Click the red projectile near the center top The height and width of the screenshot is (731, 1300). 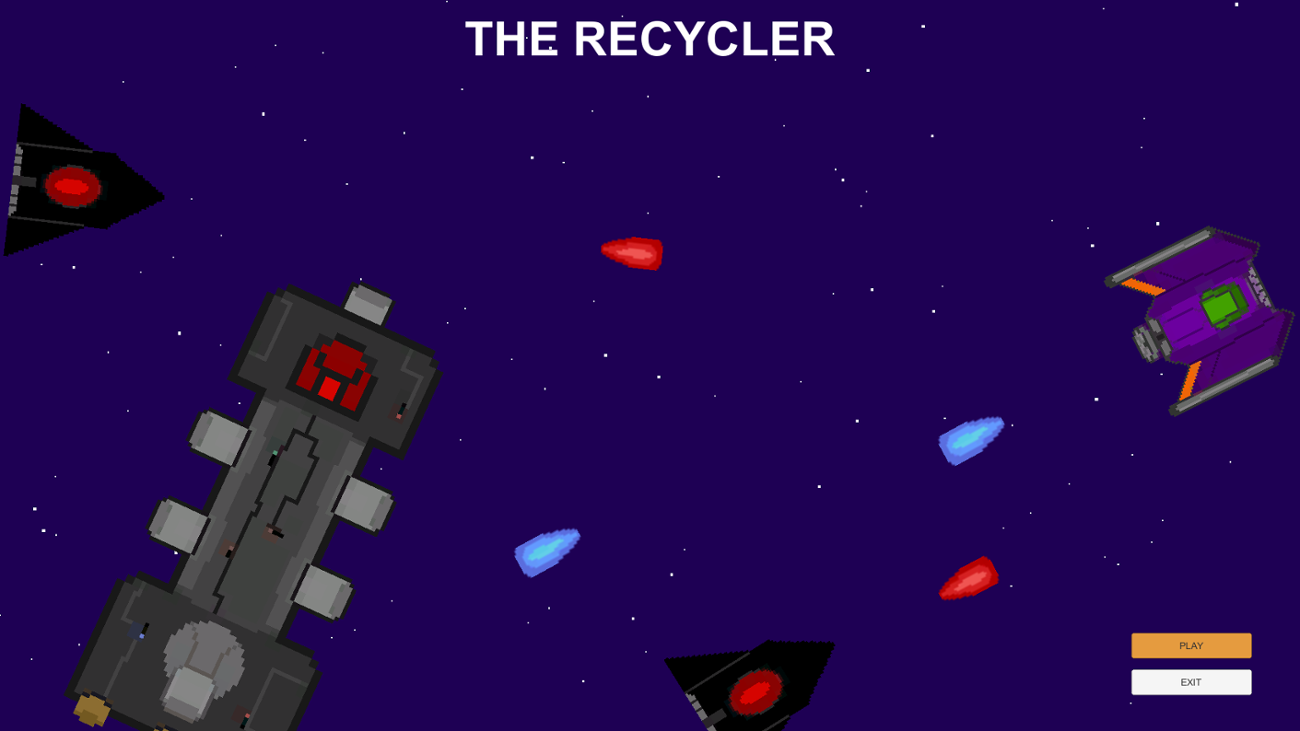(x=632, y=254)
